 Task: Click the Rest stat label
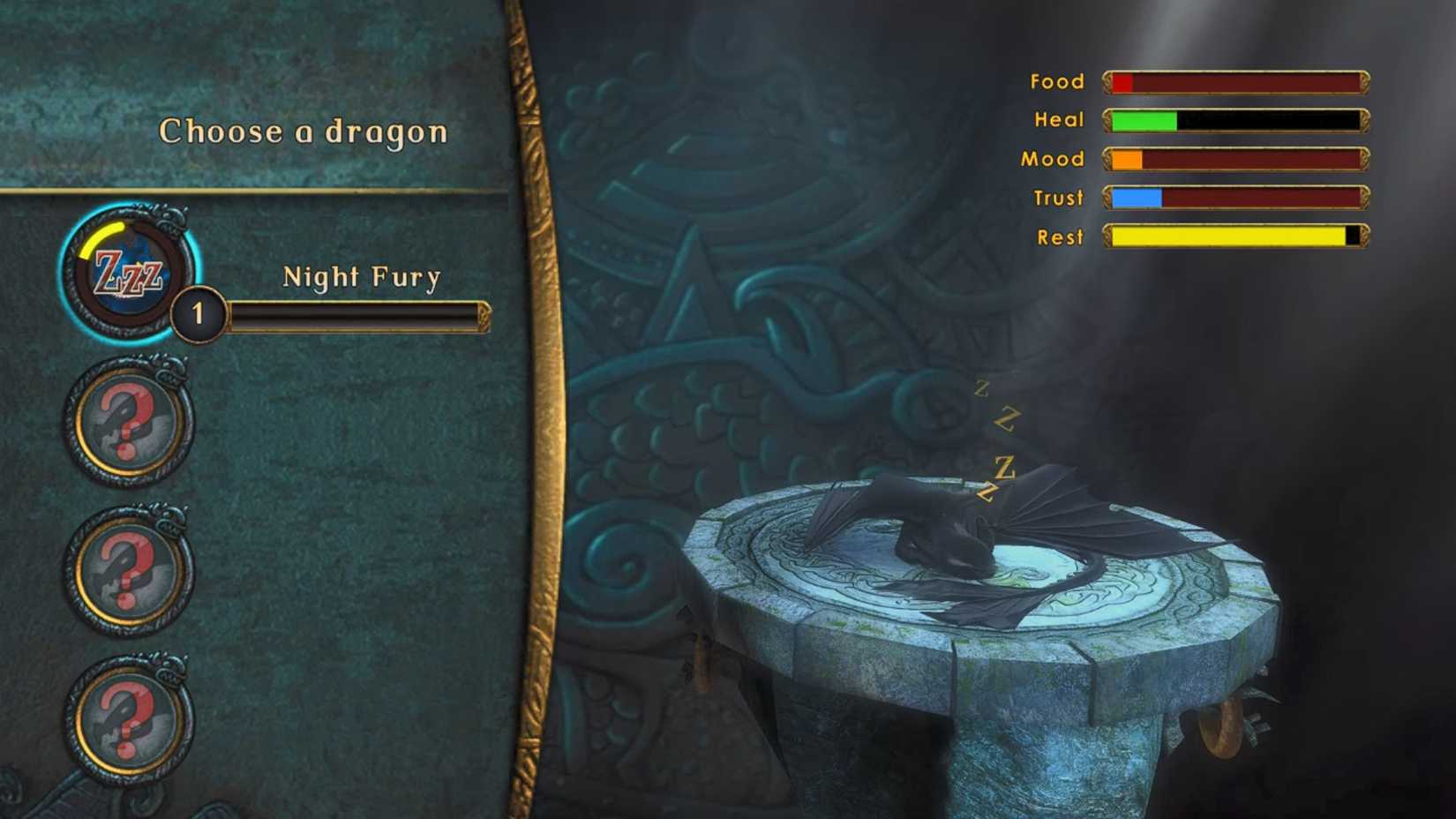click(1061, 237)
